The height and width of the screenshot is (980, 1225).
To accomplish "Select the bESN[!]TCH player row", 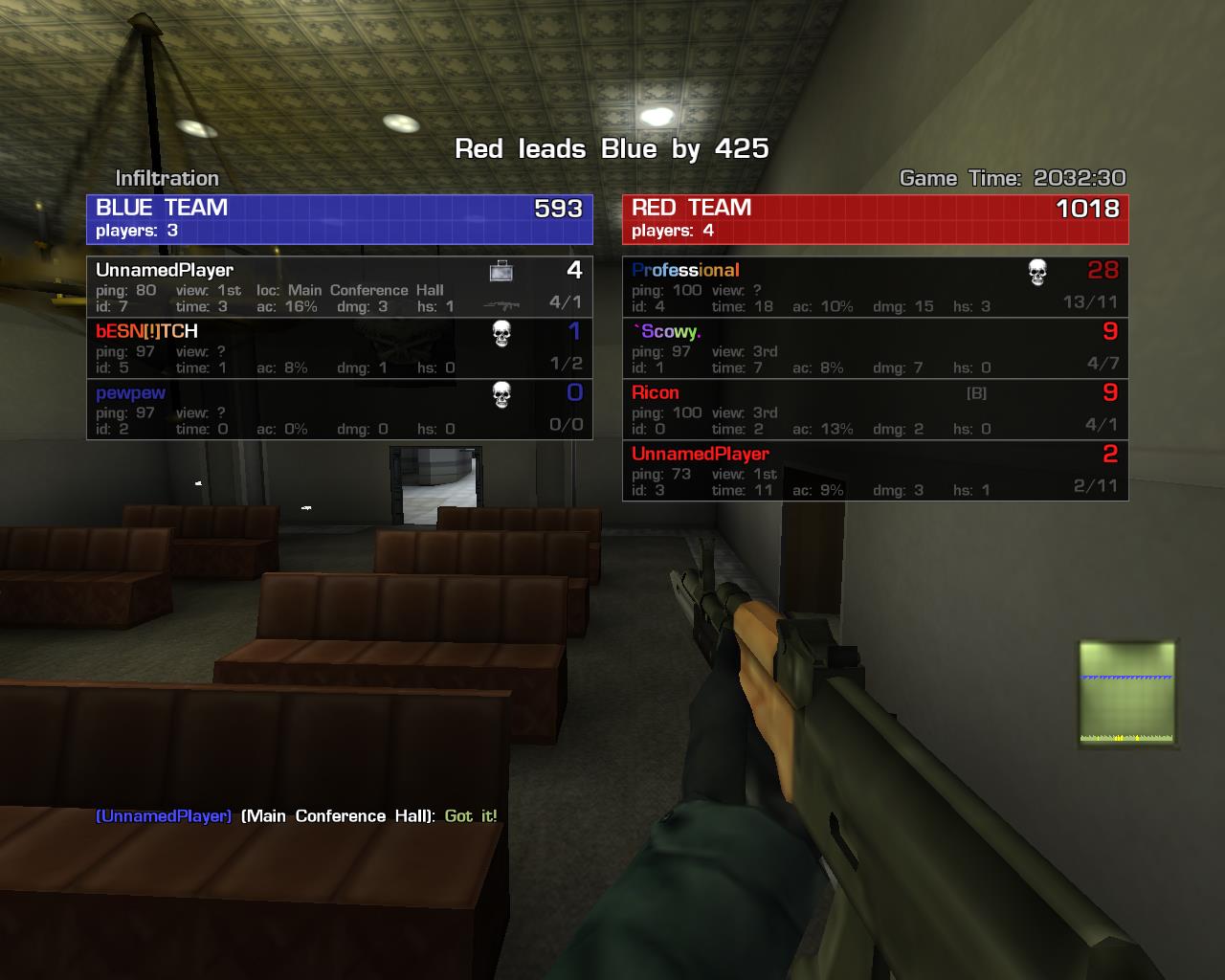I will point(340,348).
